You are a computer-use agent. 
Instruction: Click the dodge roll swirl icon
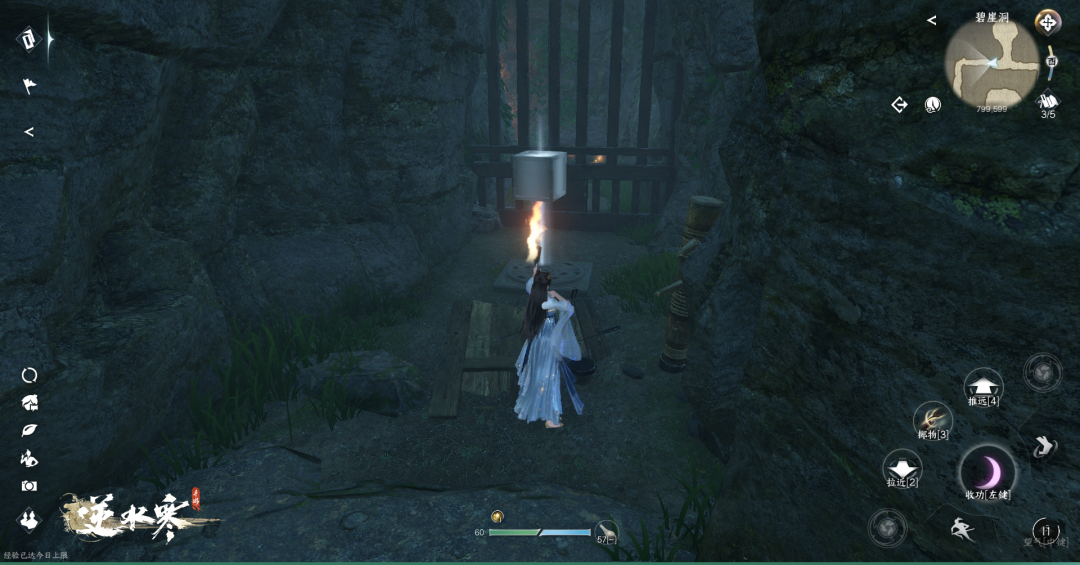click(x=1042, y=446)
